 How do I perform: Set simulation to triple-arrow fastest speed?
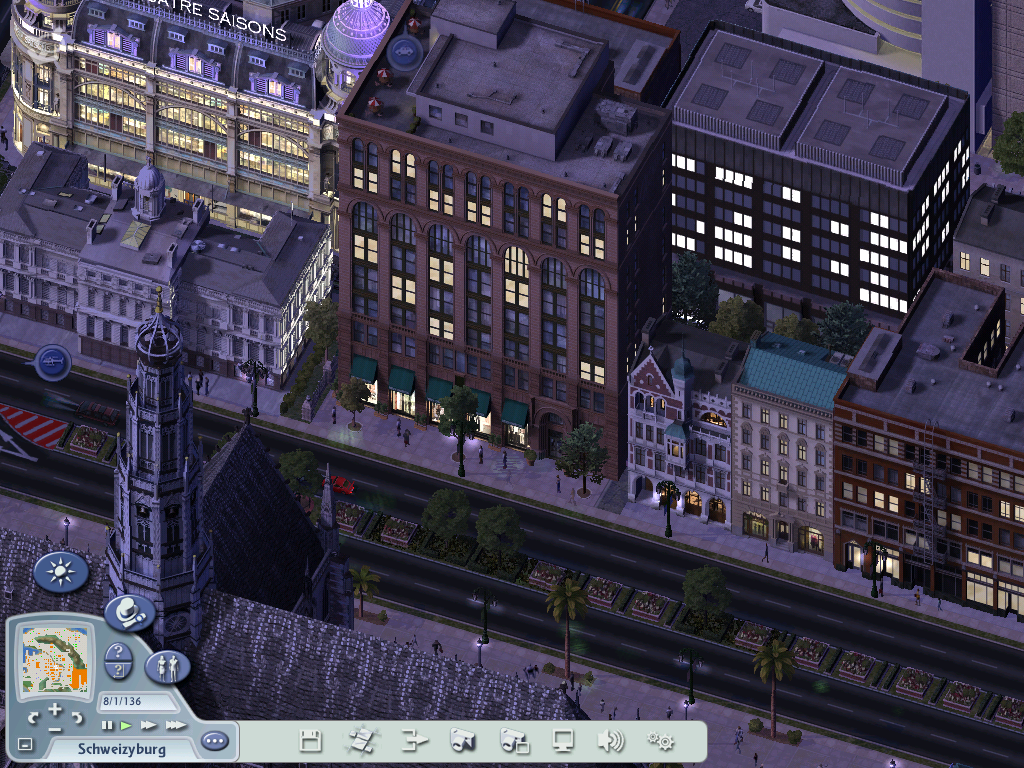pyautogui.click(x=175, y=725)
